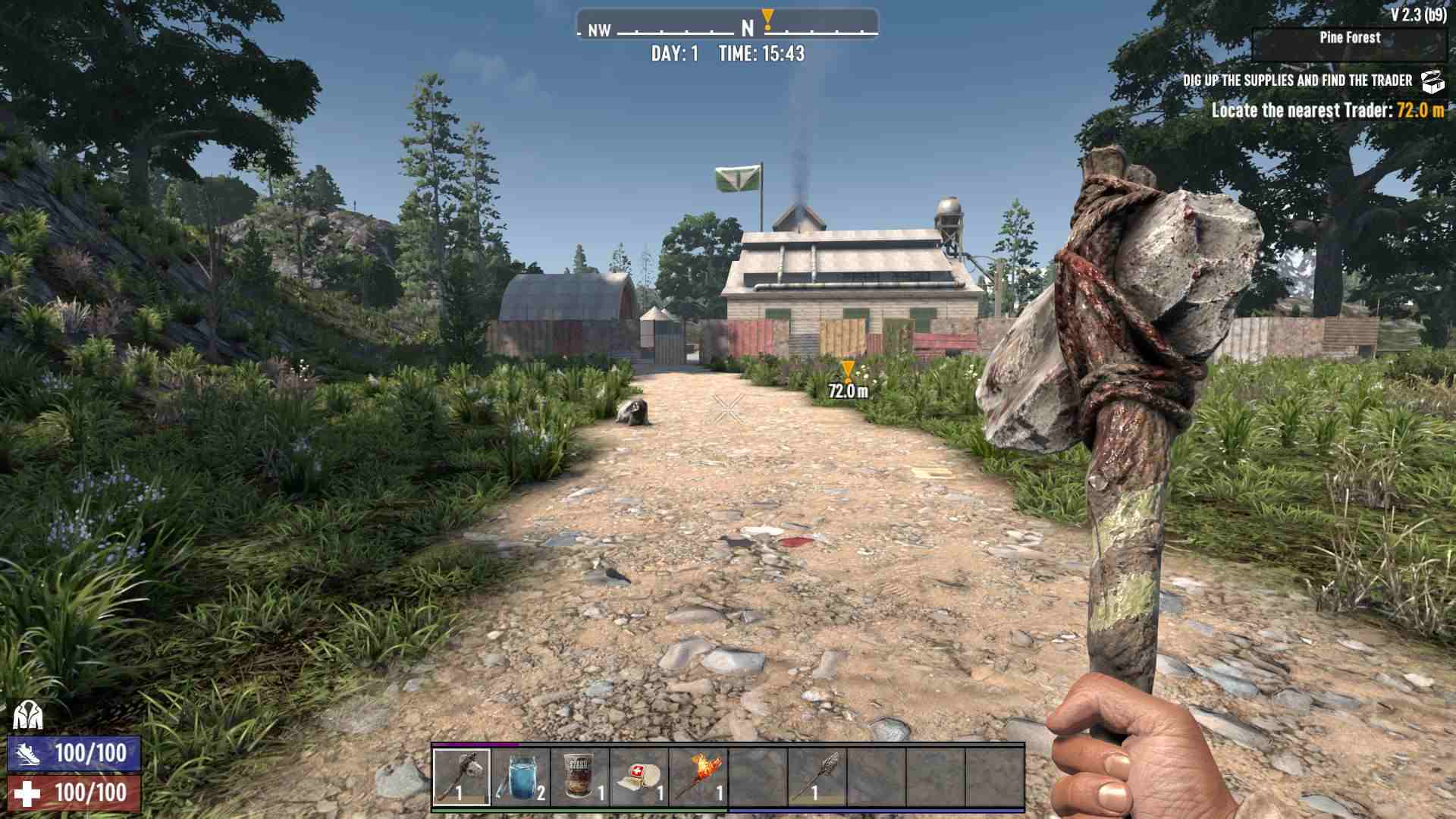Image resolution: width=1456 pixels, height=819 pixels.
Task: Select the stone spear hotbar slot
Action: click(x=817, y=777)
